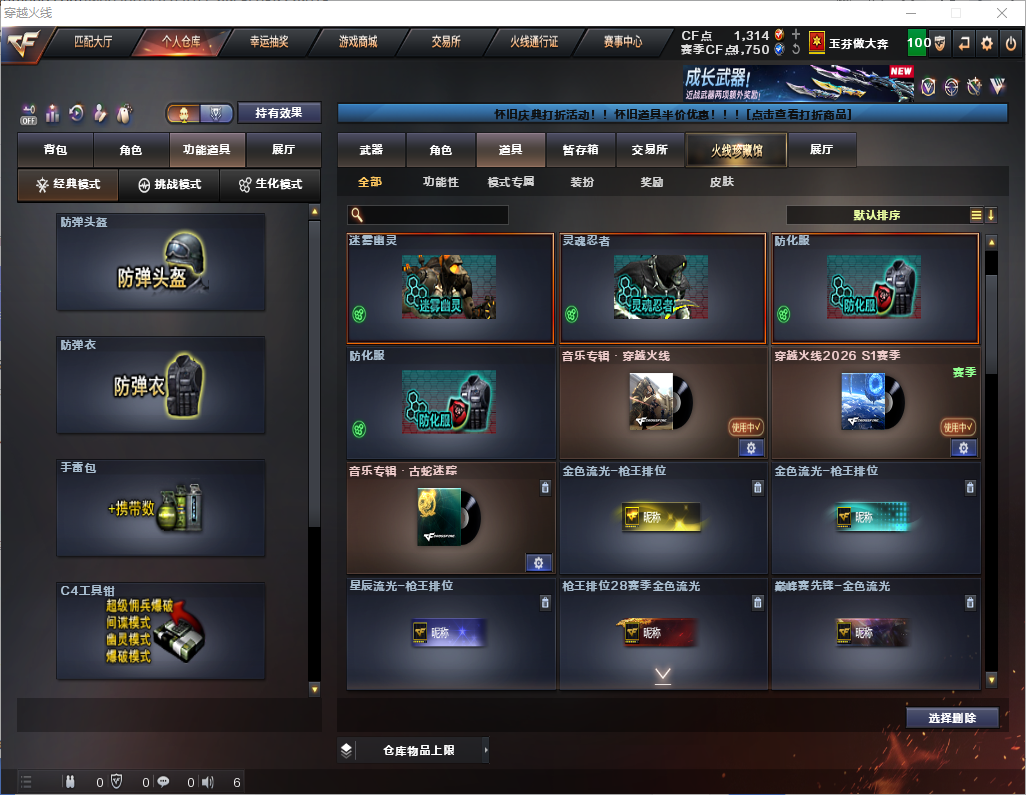Open the 默认排序 sort dropdown
The height and width of the screenshot is (795, 1026).
pos(877,215)
